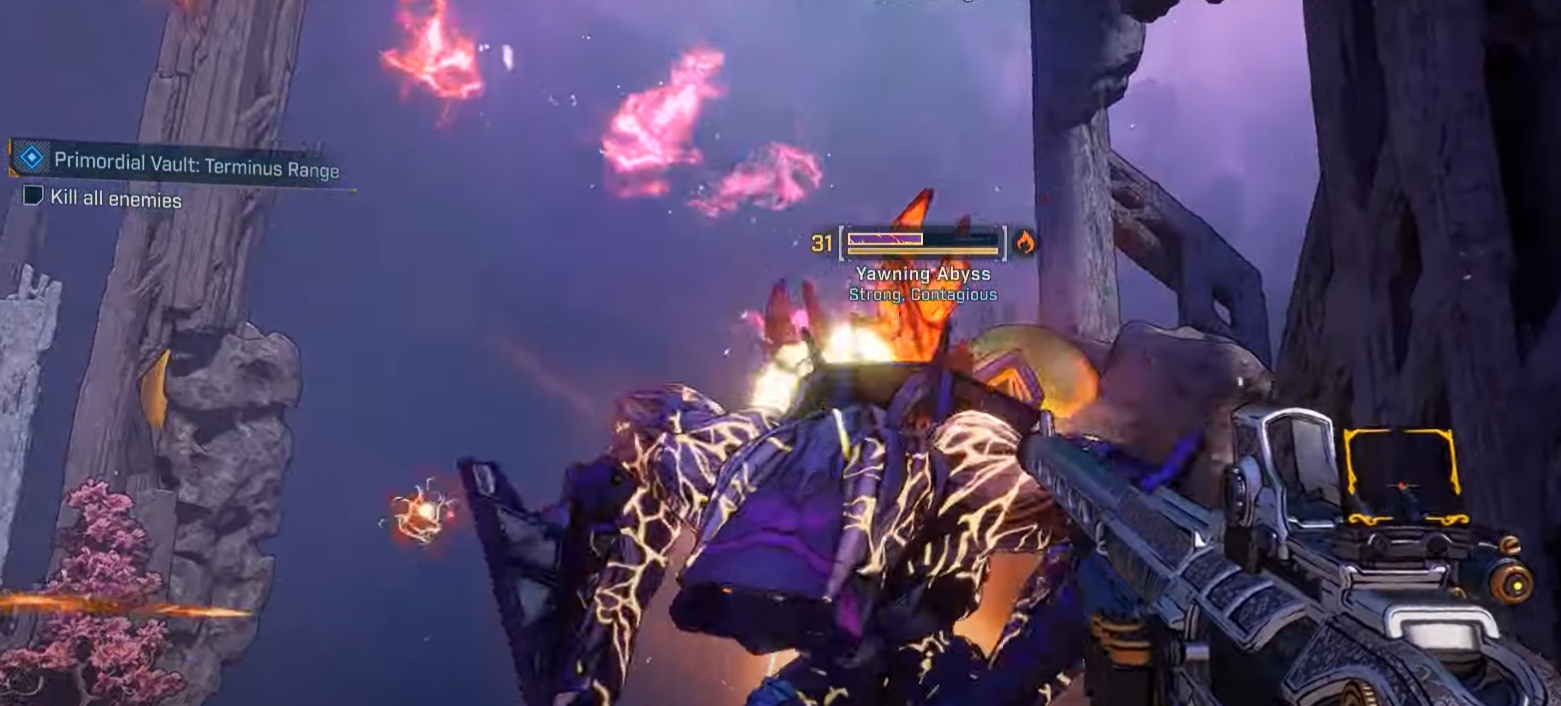
Task: Tick the Kill all enemies objective box
Action: (33, 196)
